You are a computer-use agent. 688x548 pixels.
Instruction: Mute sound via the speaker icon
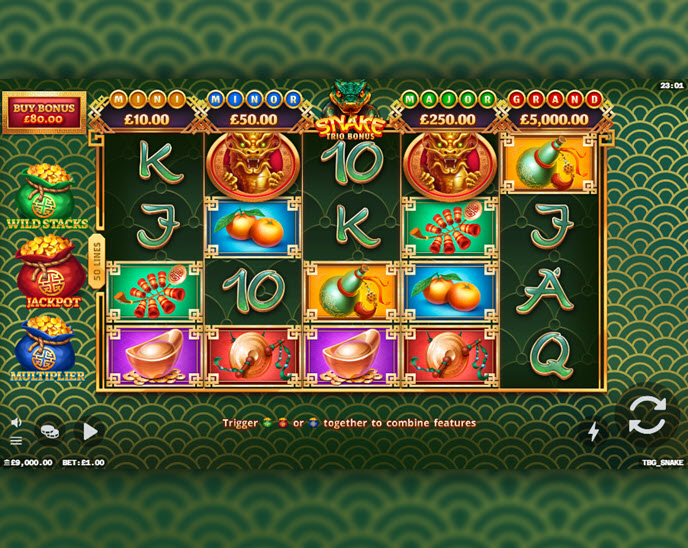(x=16, y=422)
